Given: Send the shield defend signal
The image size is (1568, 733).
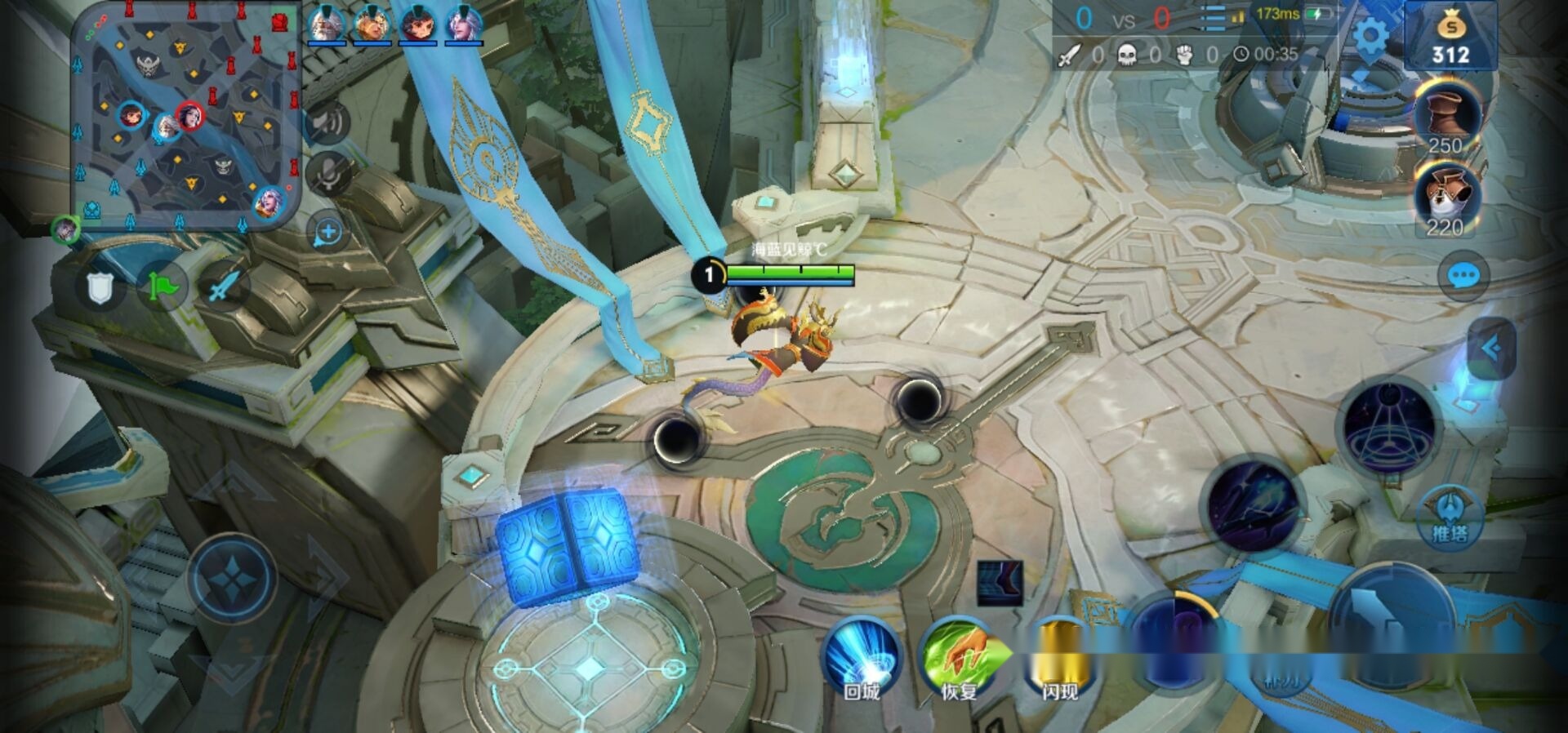Looking at the screenshot, I should [100, 287].
